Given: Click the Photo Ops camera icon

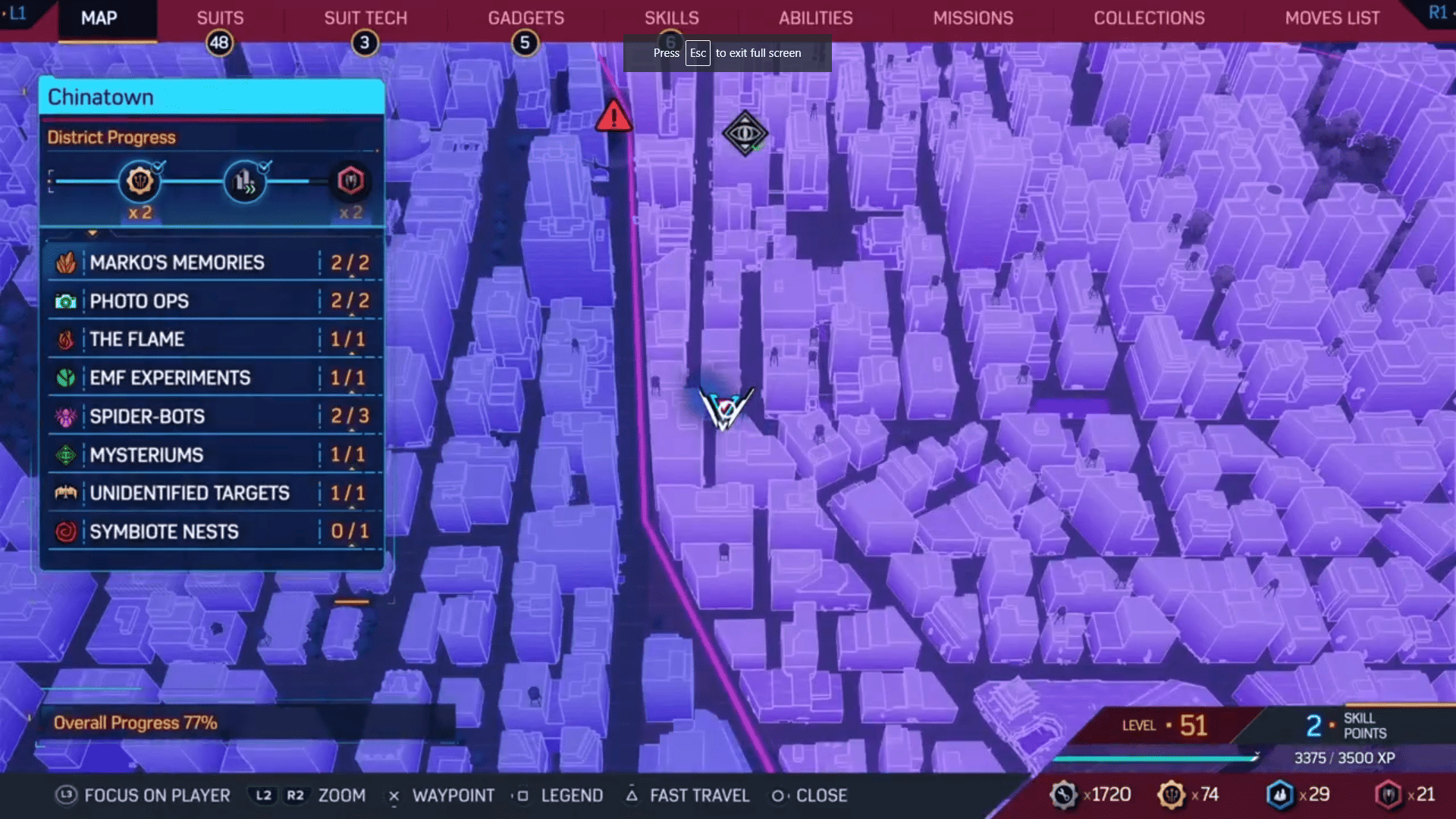Looking at the screenshot, I should coord(67,301).
